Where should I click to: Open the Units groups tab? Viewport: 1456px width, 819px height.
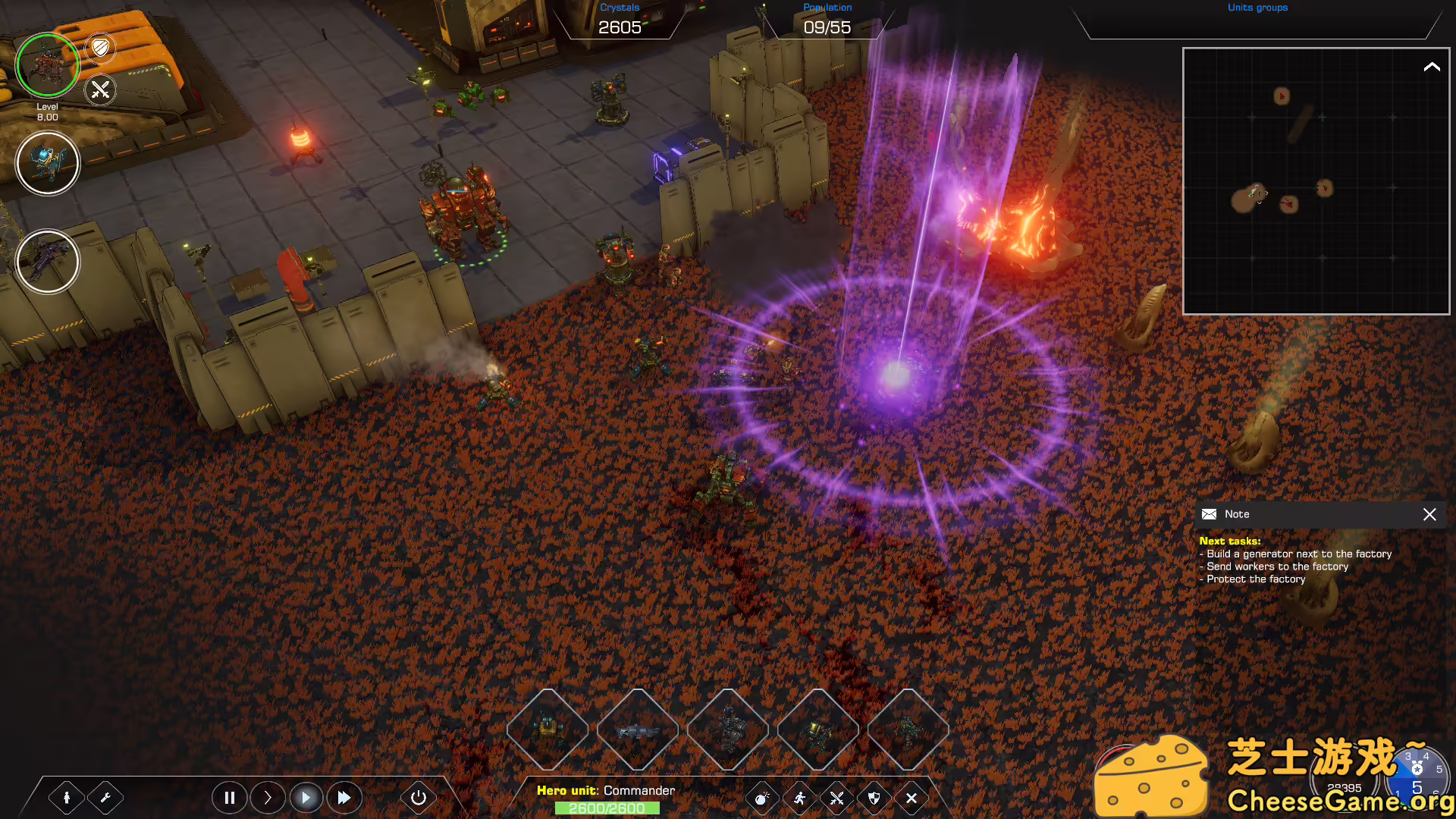tap(1257, 8)
